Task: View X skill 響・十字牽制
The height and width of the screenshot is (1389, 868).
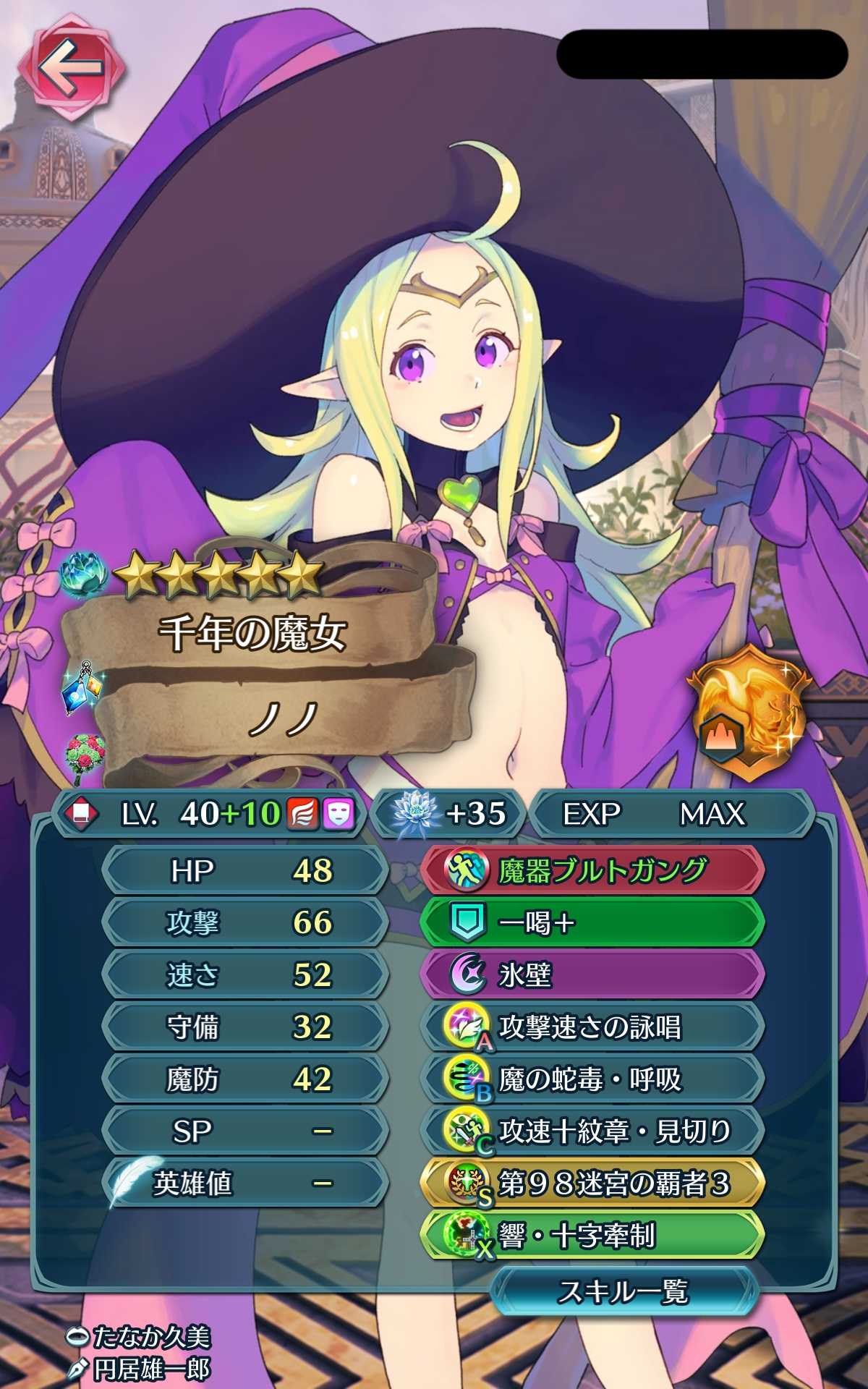Action: (592, 1236)
